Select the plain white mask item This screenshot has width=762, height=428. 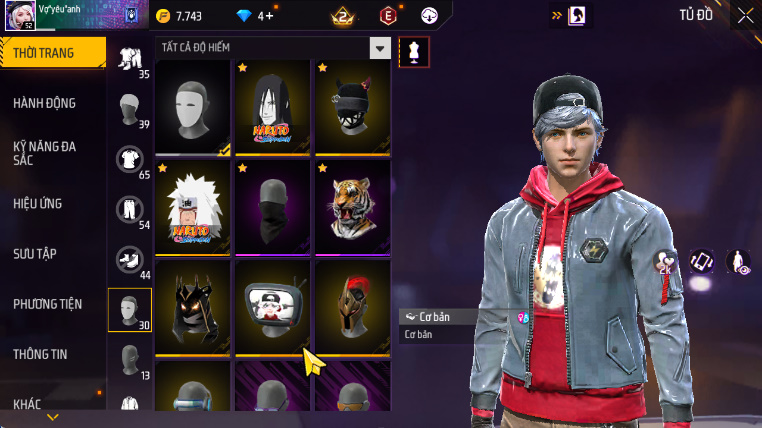point(193,107)
